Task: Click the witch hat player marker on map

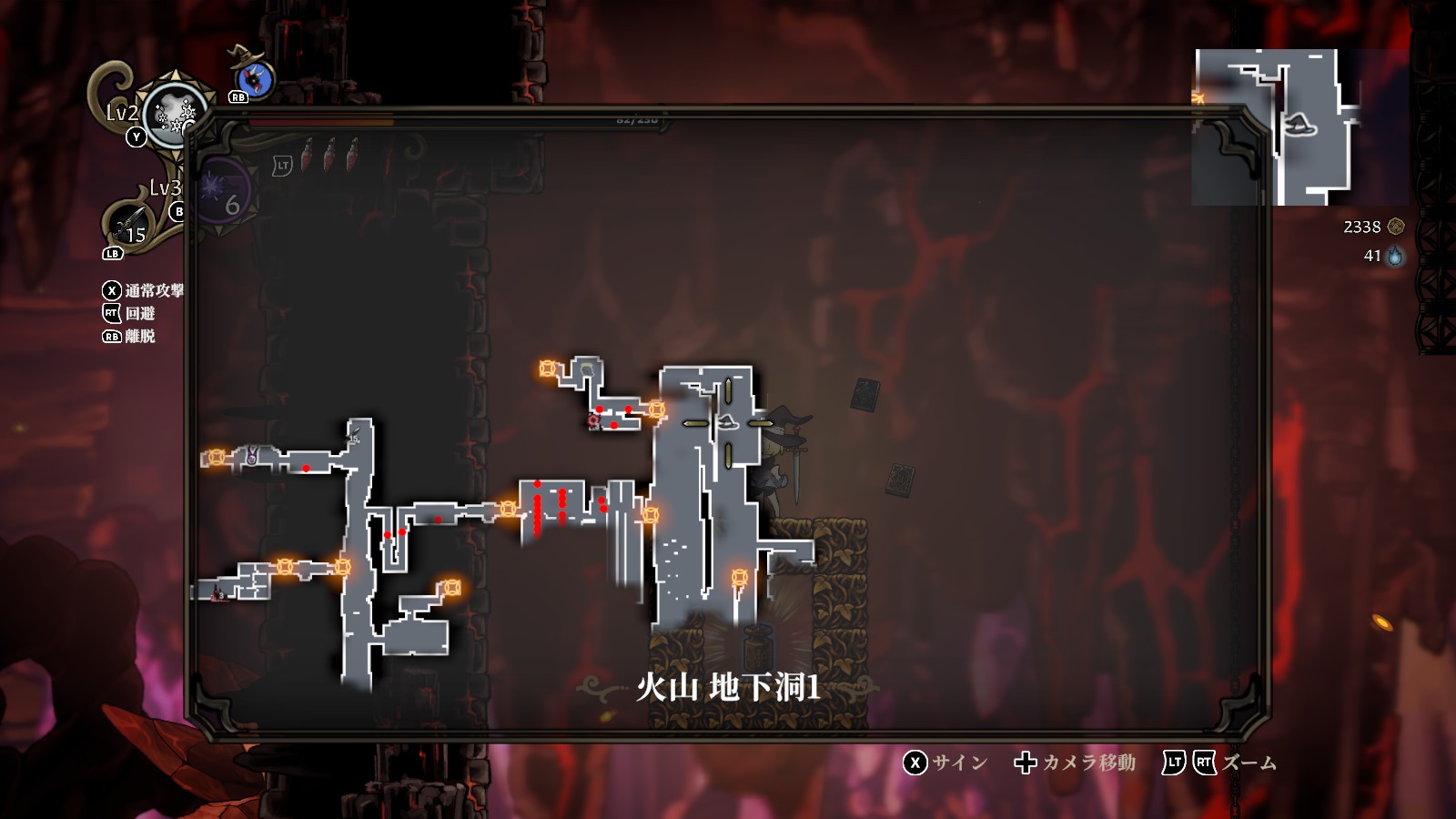Action: coord(727,422)
